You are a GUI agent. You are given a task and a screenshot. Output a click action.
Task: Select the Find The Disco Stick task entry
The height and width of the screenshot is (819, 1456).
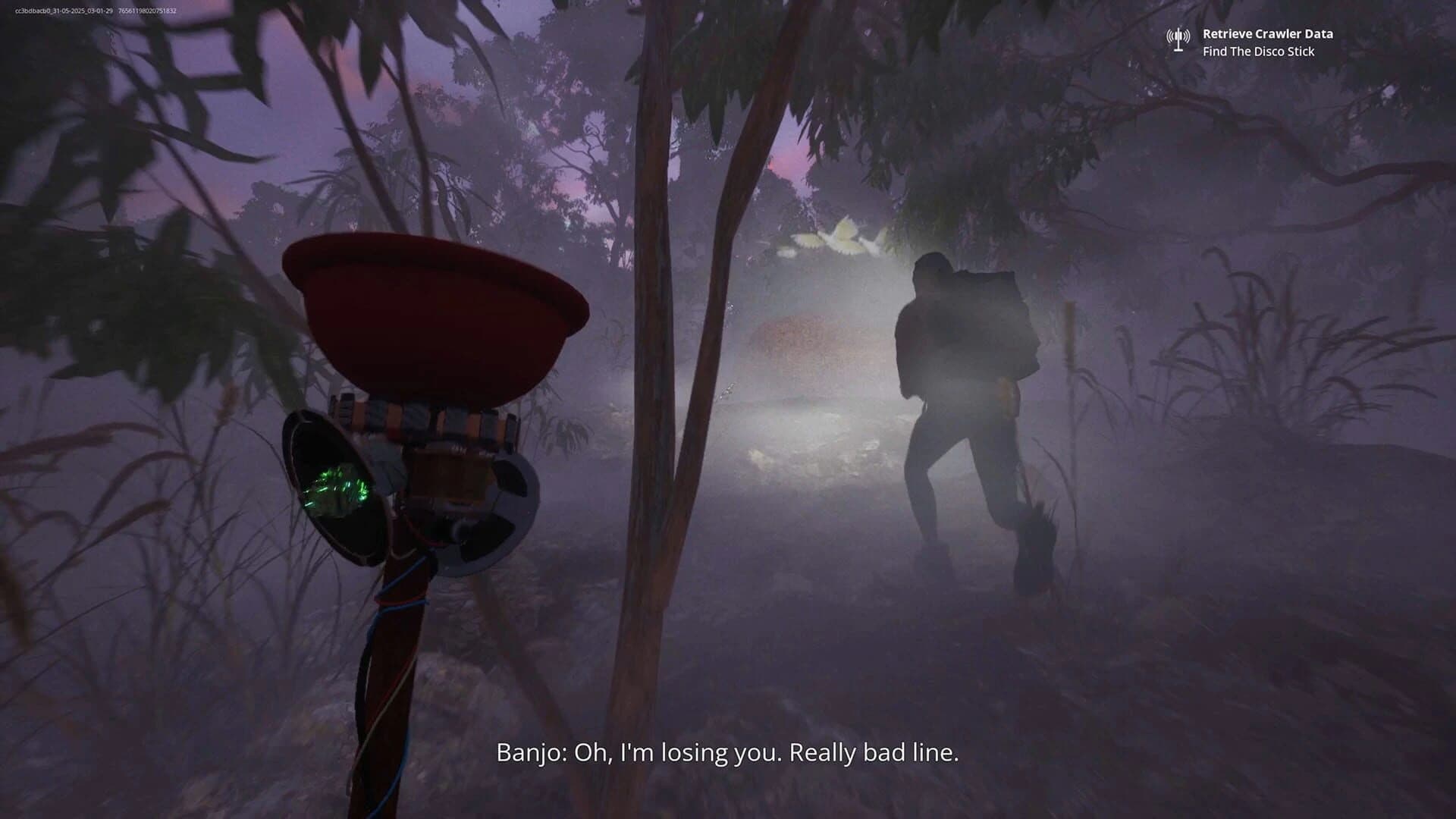click(1257, 52)
